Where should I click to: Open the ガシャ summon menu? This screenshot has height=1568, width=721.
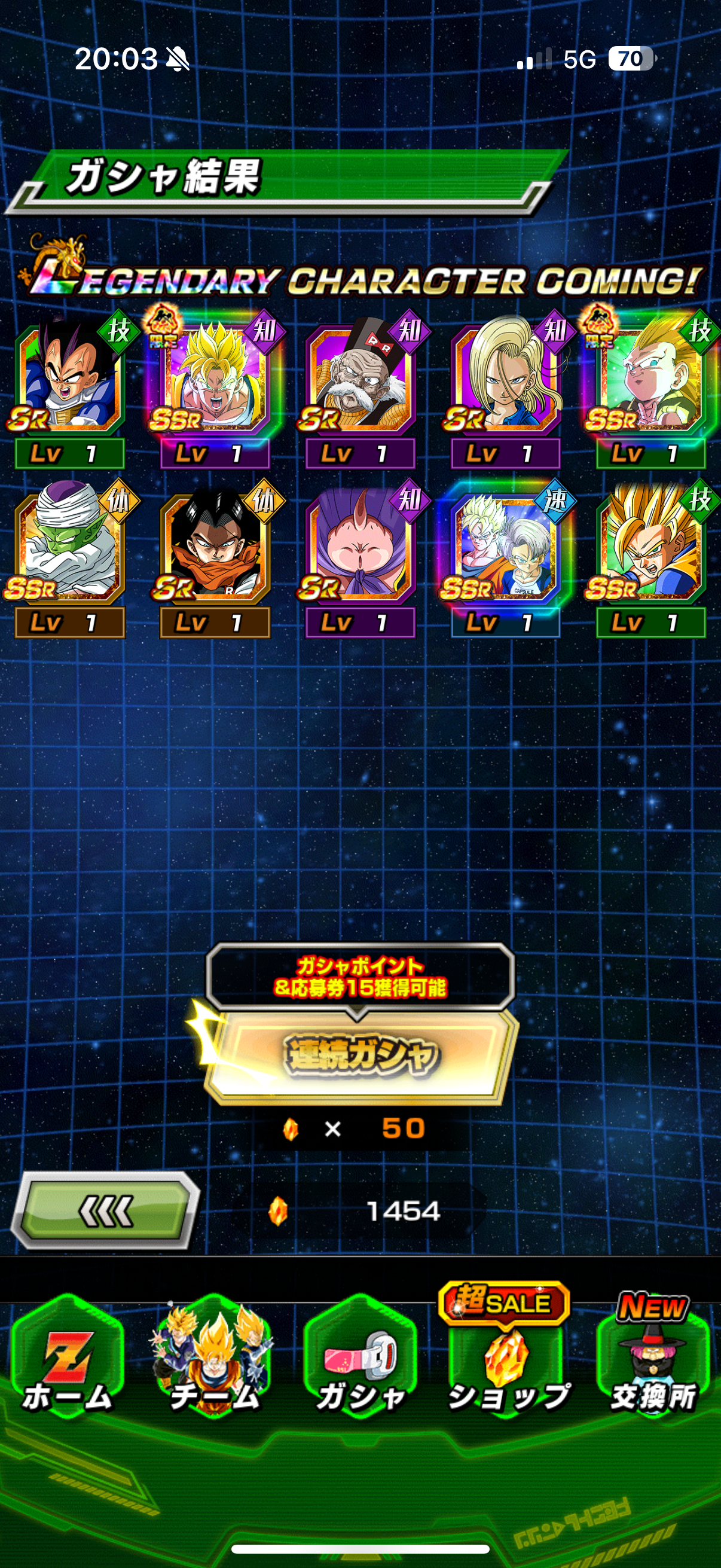pyautogui.click(x=360, y=1361)
